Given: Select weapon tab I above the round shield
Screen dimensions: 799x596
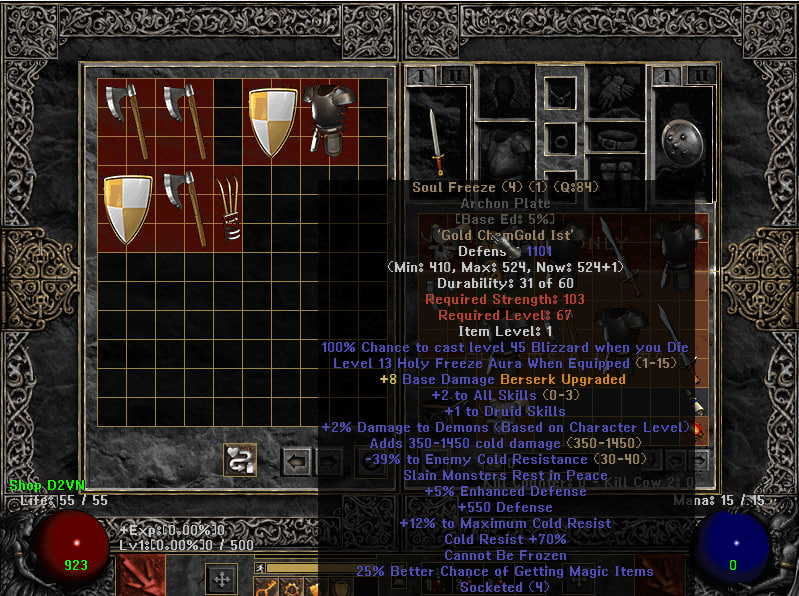Looking at the screenshot, I should pos(664,76).
